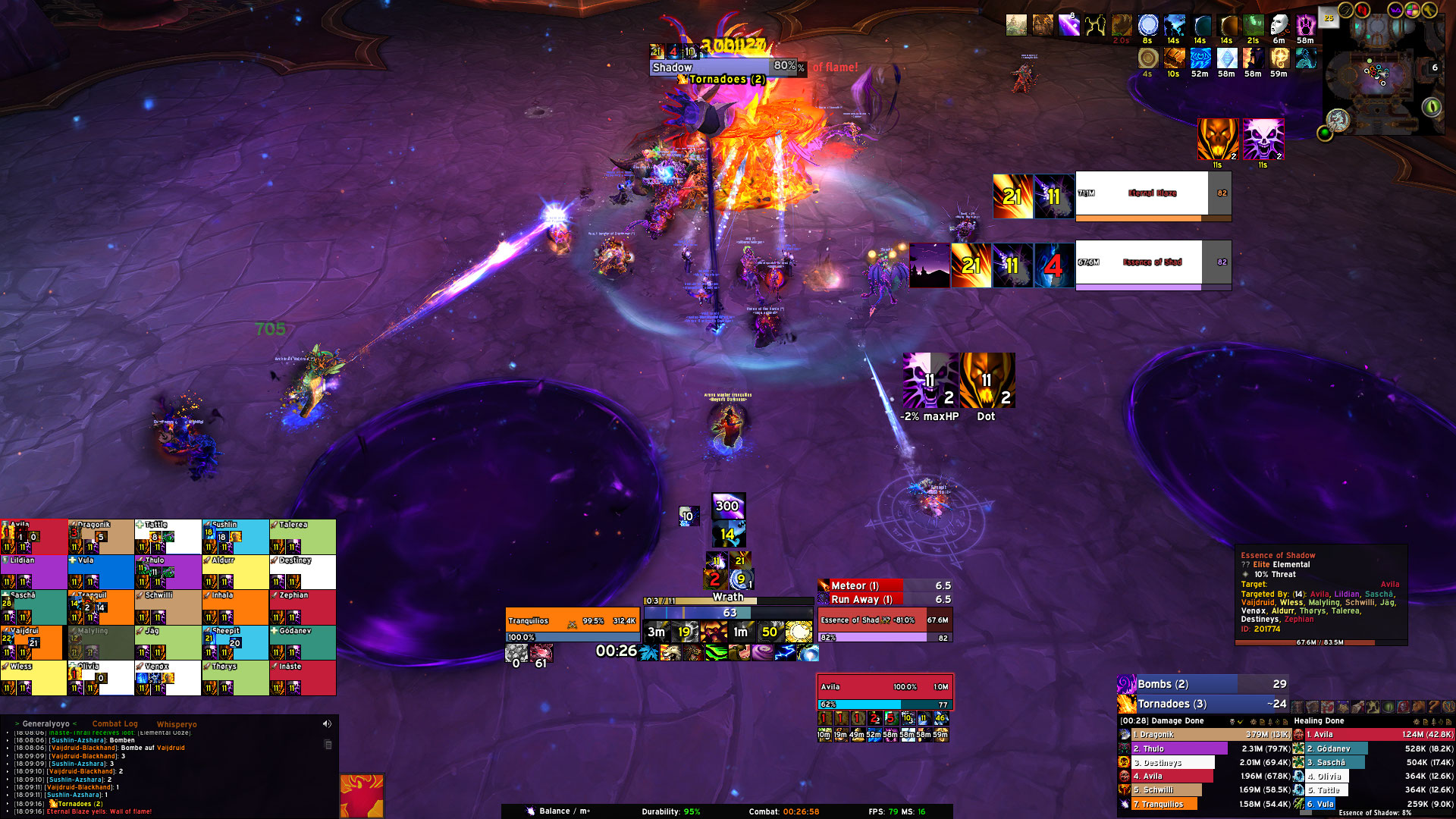
Task: Select the Eternal Blaze boss frame
Action: coord(1152,194)
